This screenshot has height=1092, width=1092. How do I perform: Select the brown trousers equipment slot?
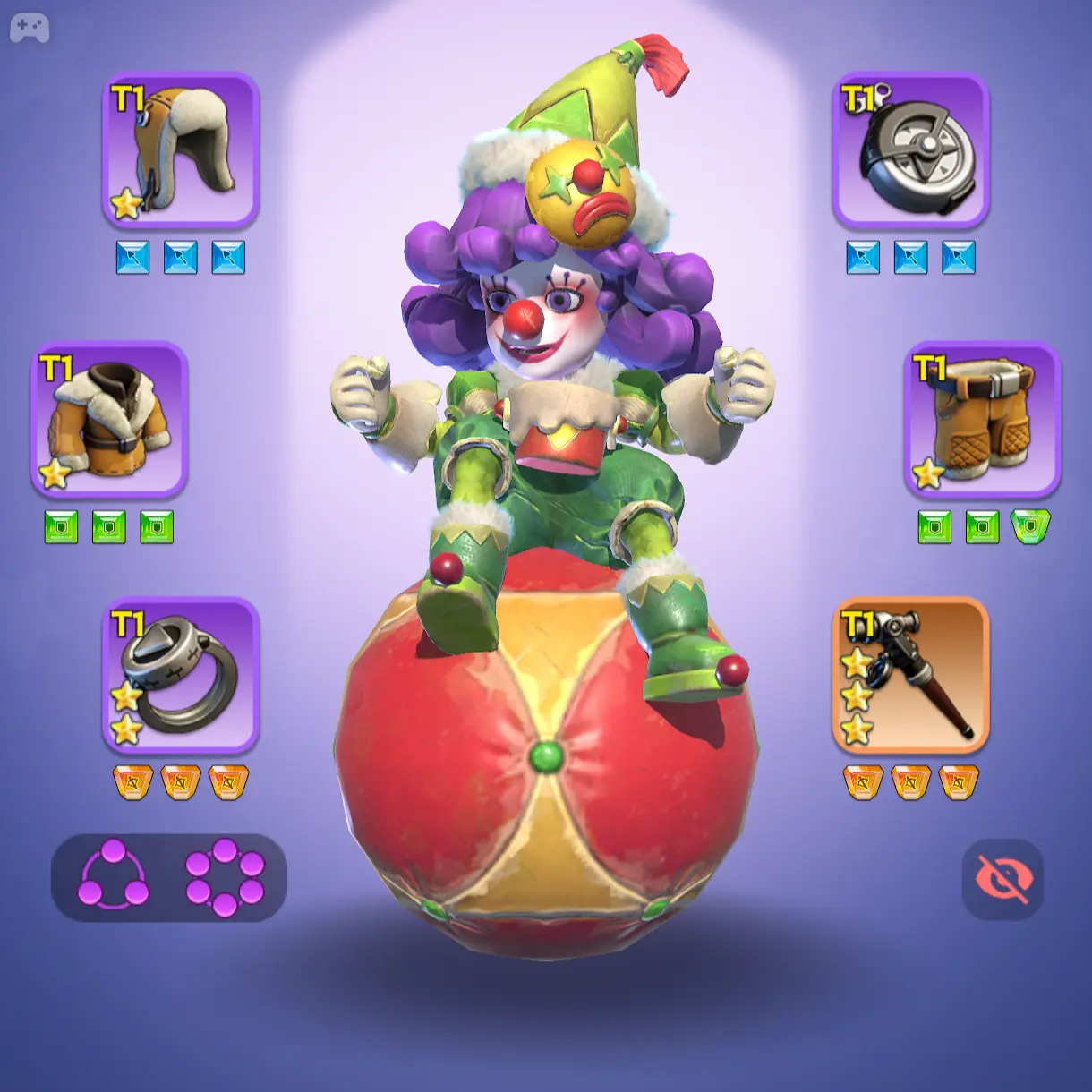(x=982, y=419)
